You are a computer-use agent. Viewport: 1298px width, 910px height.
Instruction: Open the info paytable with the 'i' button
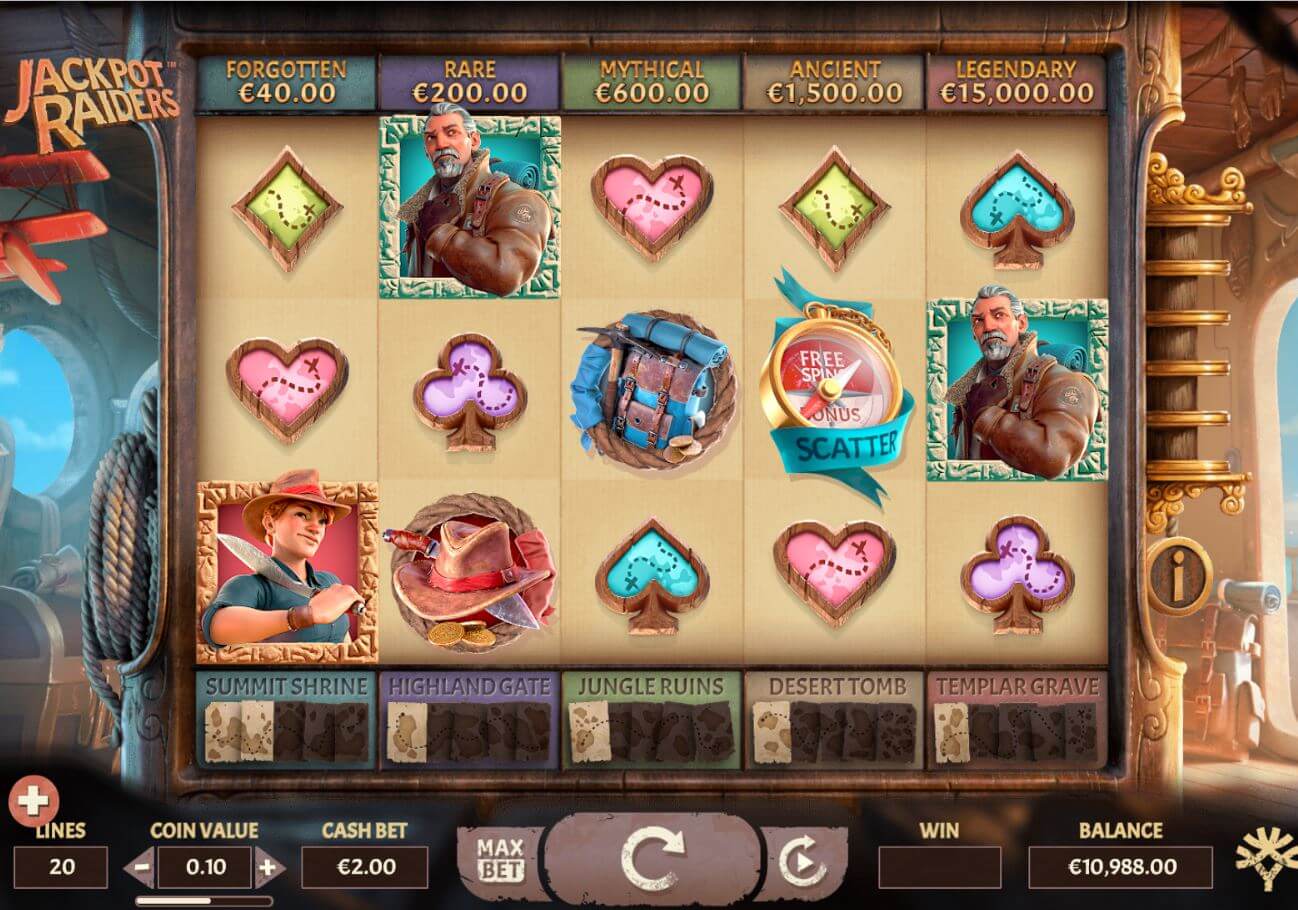pyautogui.click(x=1179, y=576)
